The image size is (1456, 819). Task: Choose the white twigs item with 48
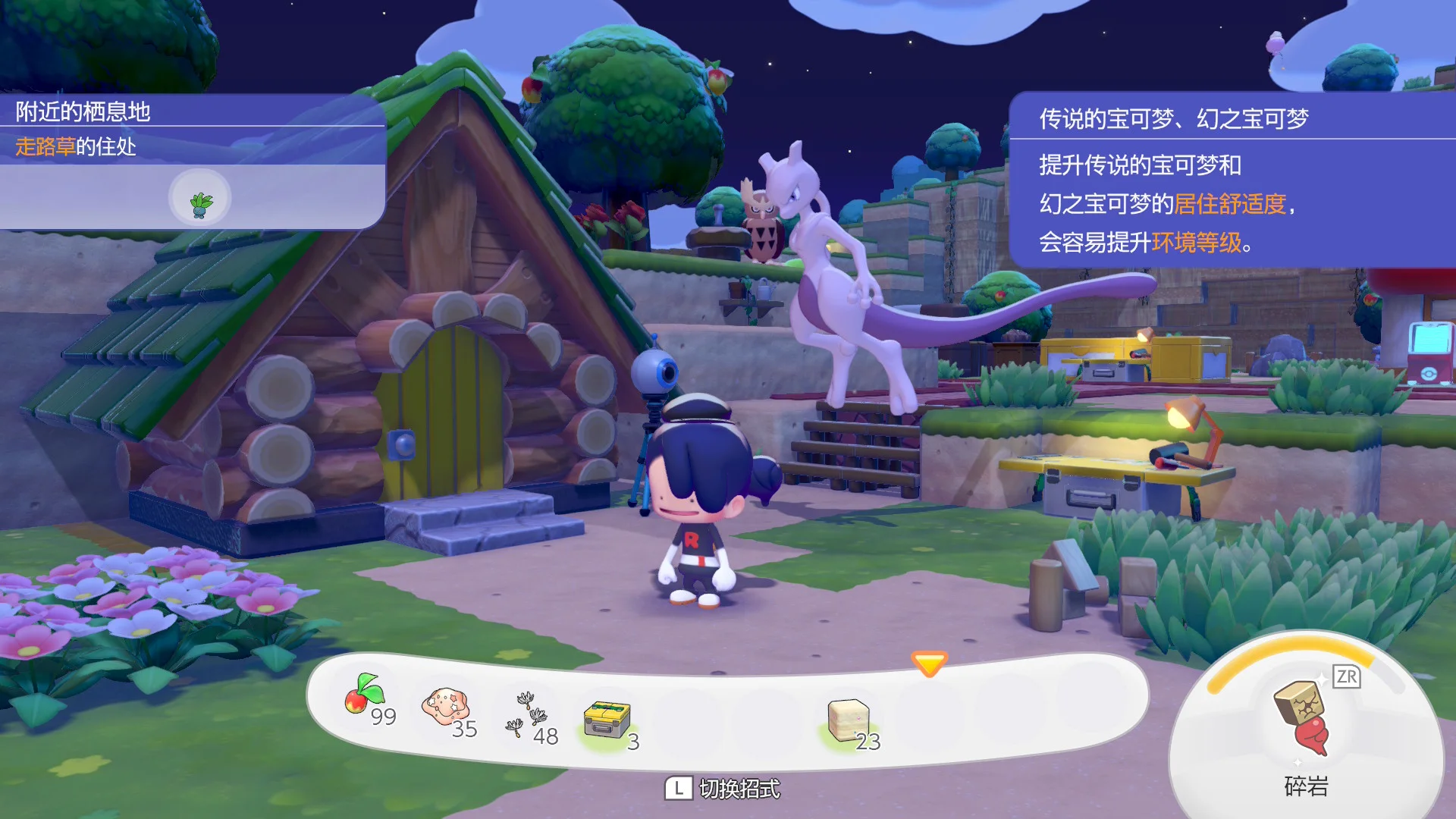(x=529, y=716)
